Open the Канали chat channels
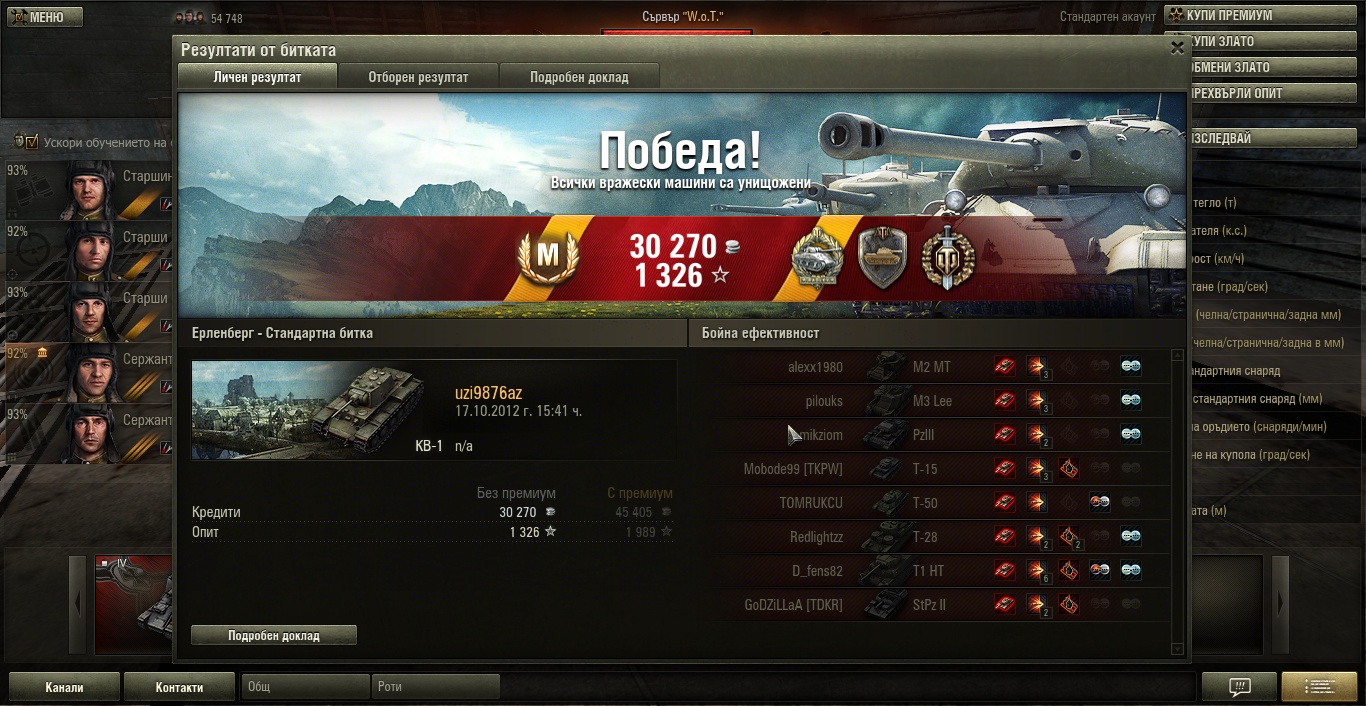Viewport: 1366px width, 706px height. [64, 687]
